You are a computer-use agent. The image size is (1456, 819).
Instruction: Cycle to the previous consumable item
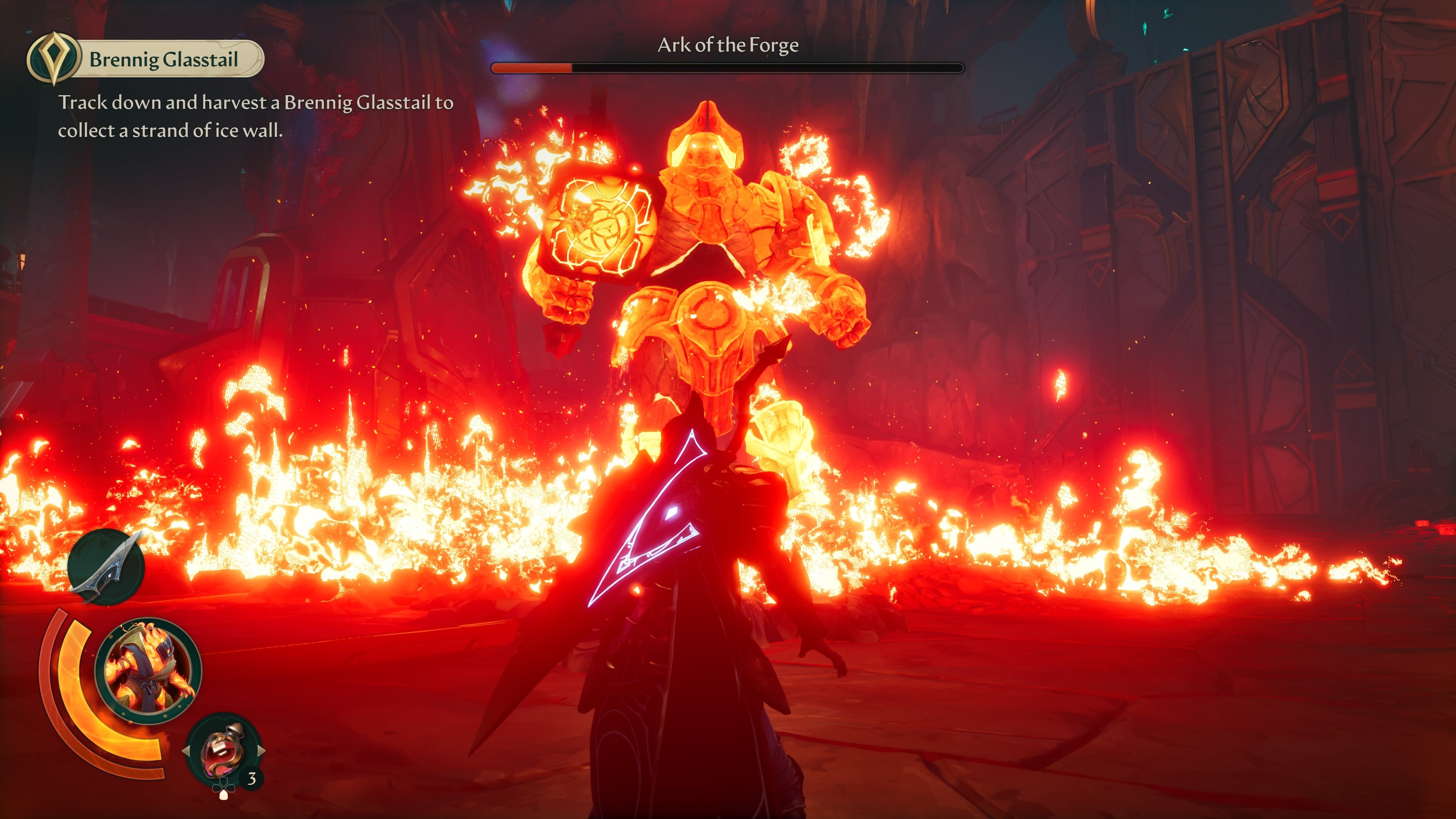(x=186, y=751)
